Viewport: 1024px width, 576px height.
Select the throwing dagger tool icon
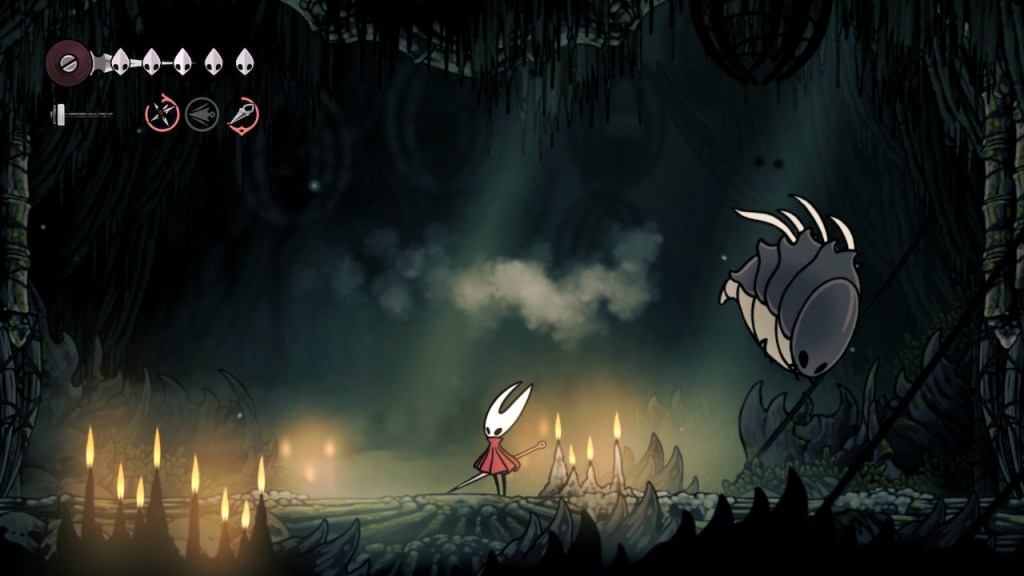point(242,114)
